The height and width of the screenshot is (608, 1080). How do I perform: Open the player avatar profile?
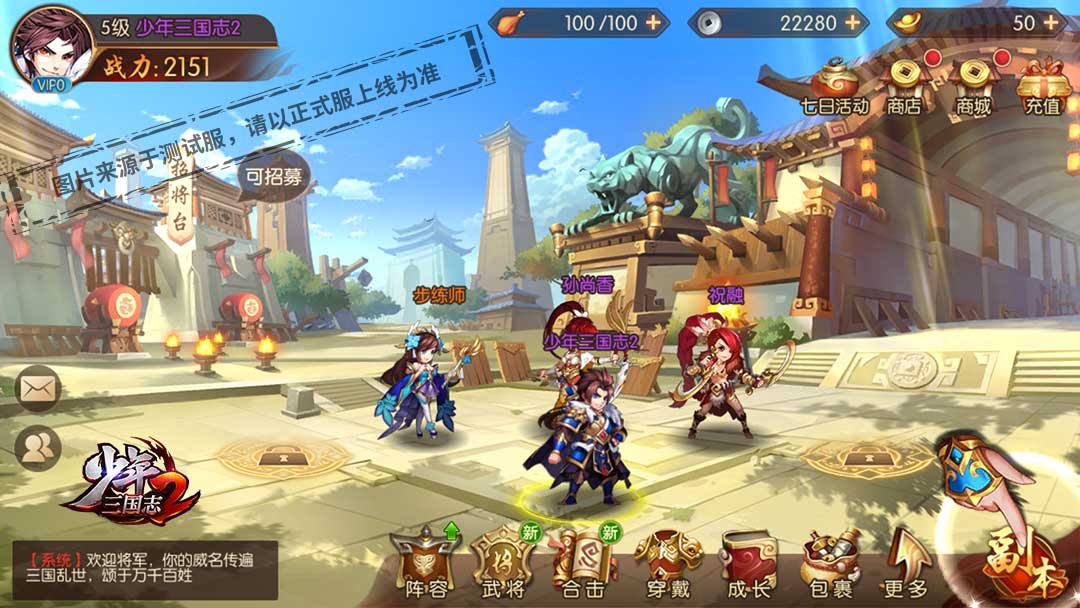pos(49,47)
